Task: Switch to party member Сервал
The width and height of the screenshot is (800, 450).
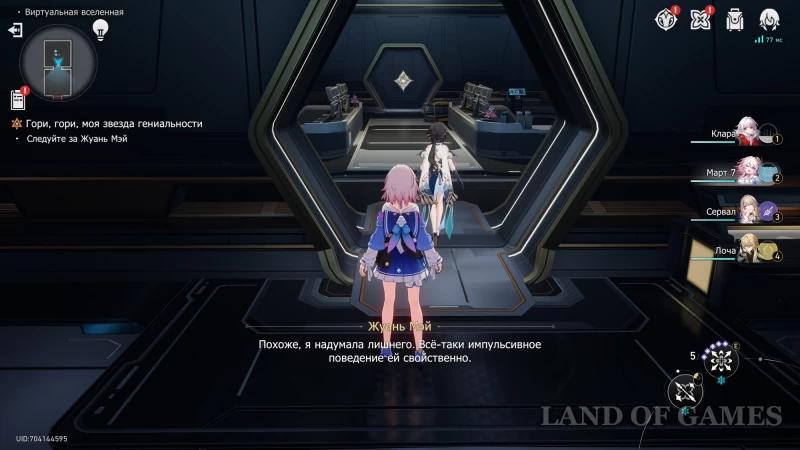Action: 748,211
